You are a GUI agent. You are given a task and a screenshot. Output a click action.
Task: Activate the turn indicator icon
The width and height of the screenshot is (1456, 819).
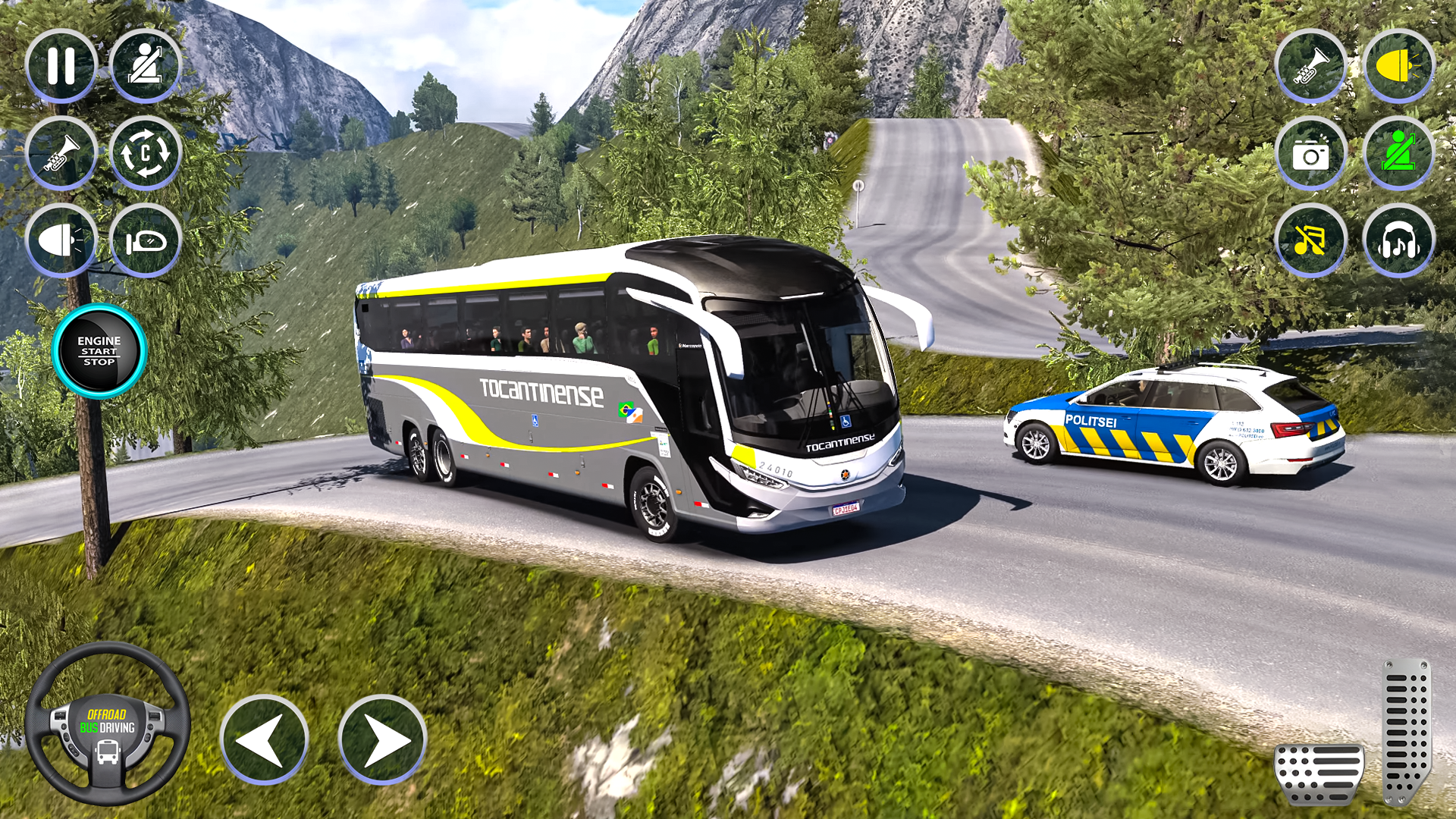point(149,241)
